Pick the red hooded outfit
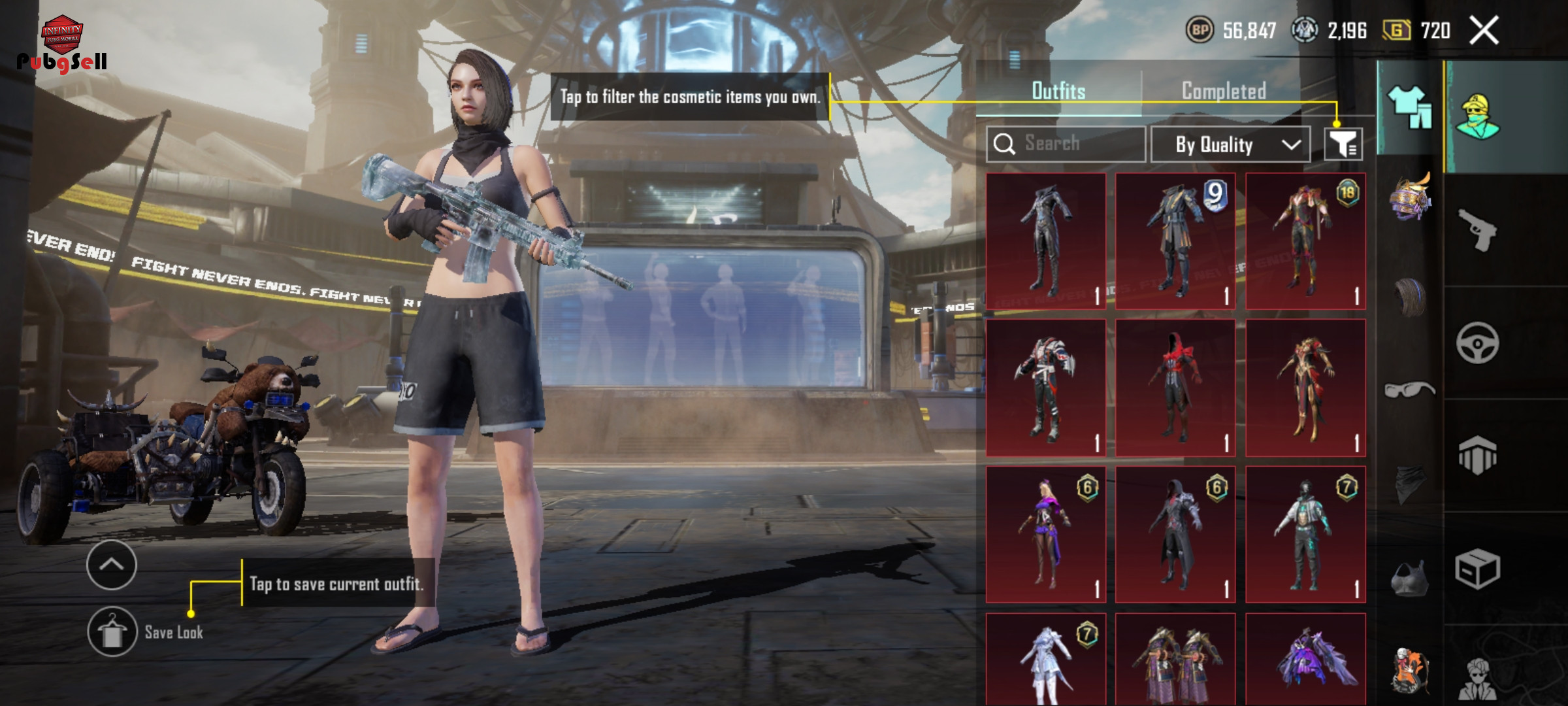The width and height of the screenshot is (1568, 706). coord(1175,388)
